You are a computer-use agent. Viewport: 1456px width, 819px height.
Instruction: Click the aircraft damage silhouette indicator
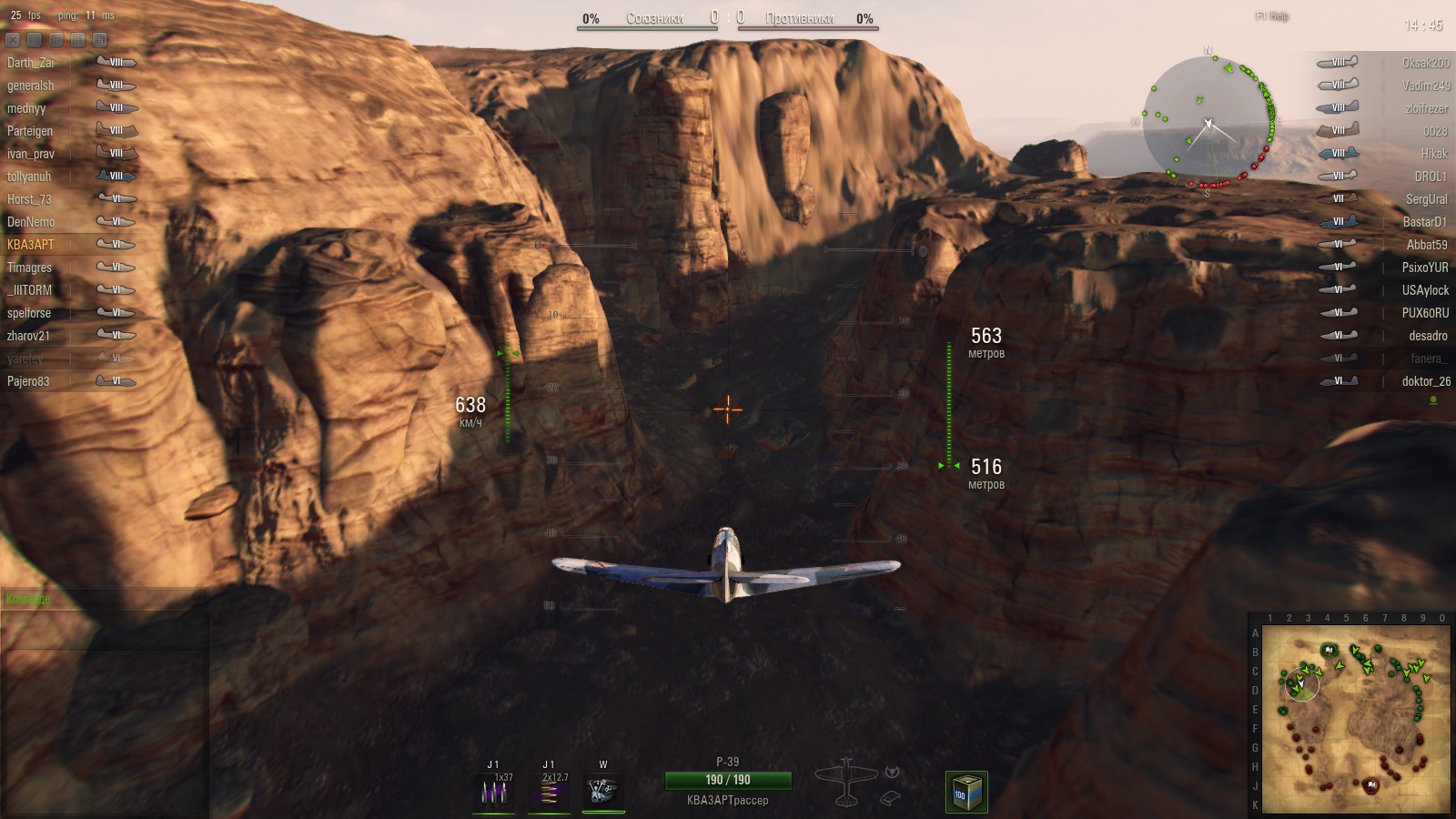(846, 783)
